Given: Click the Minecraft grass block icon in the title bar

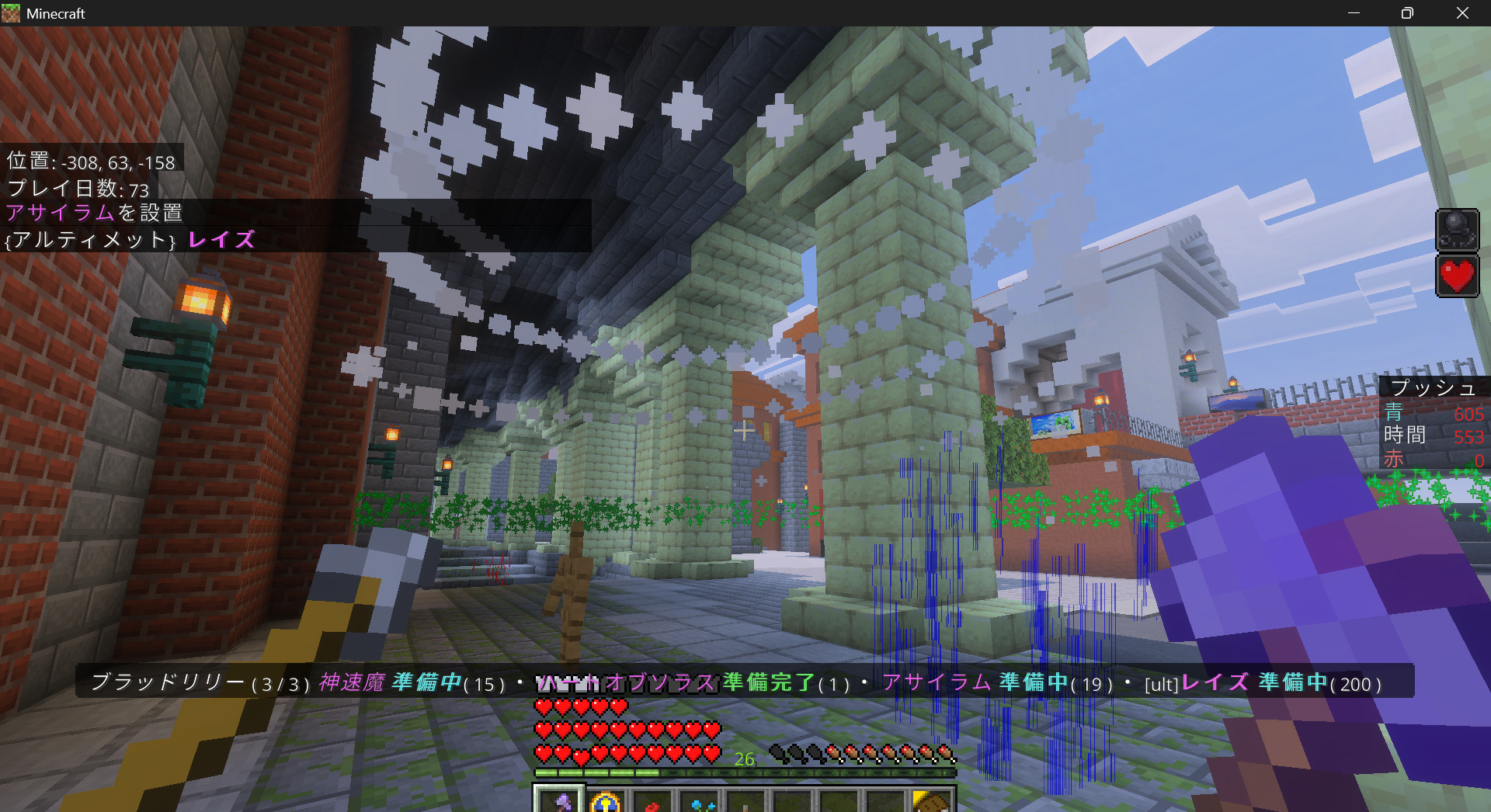Looking at the screenshot, I should [11, 12].
